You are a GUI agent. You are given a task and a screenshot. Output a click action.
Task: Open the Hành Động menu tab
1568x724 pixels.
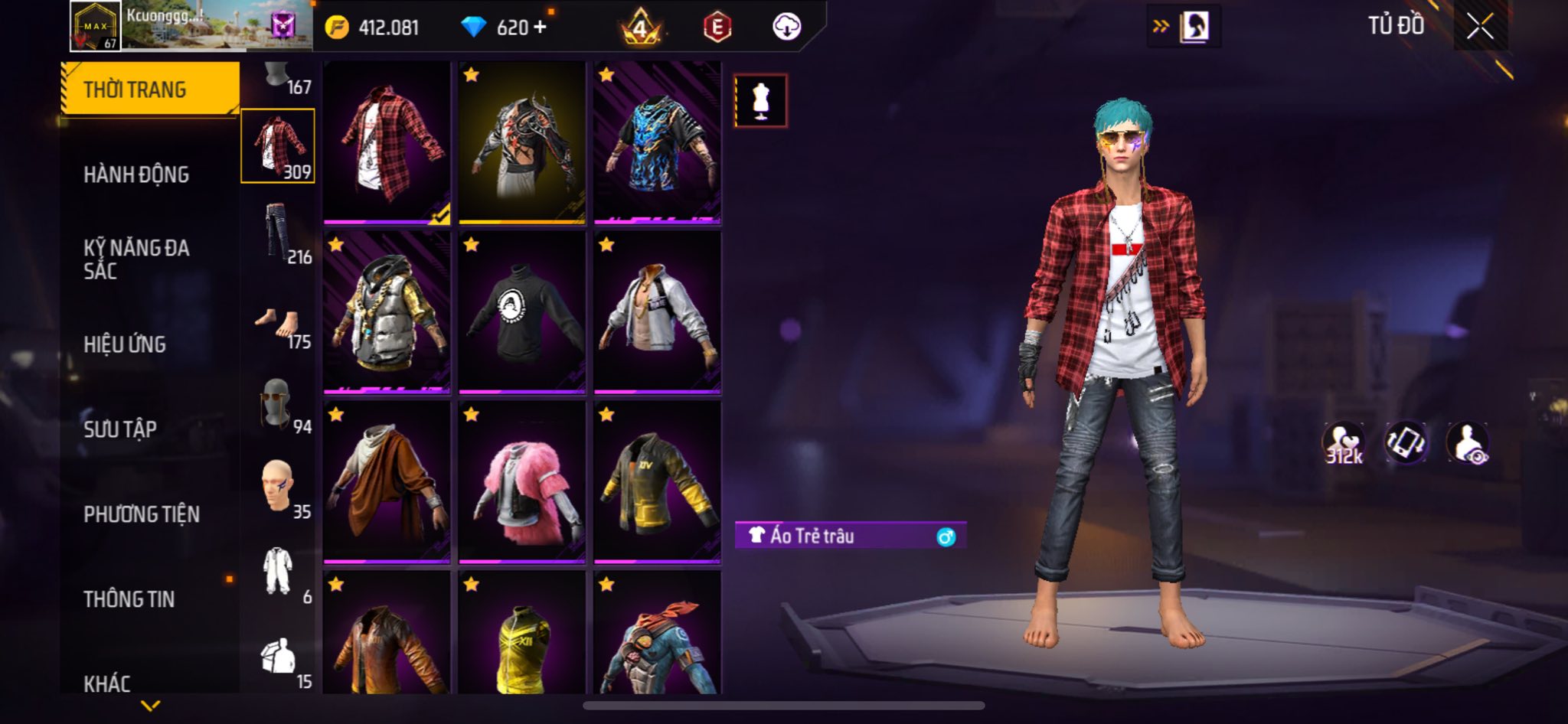coord(136,174)
